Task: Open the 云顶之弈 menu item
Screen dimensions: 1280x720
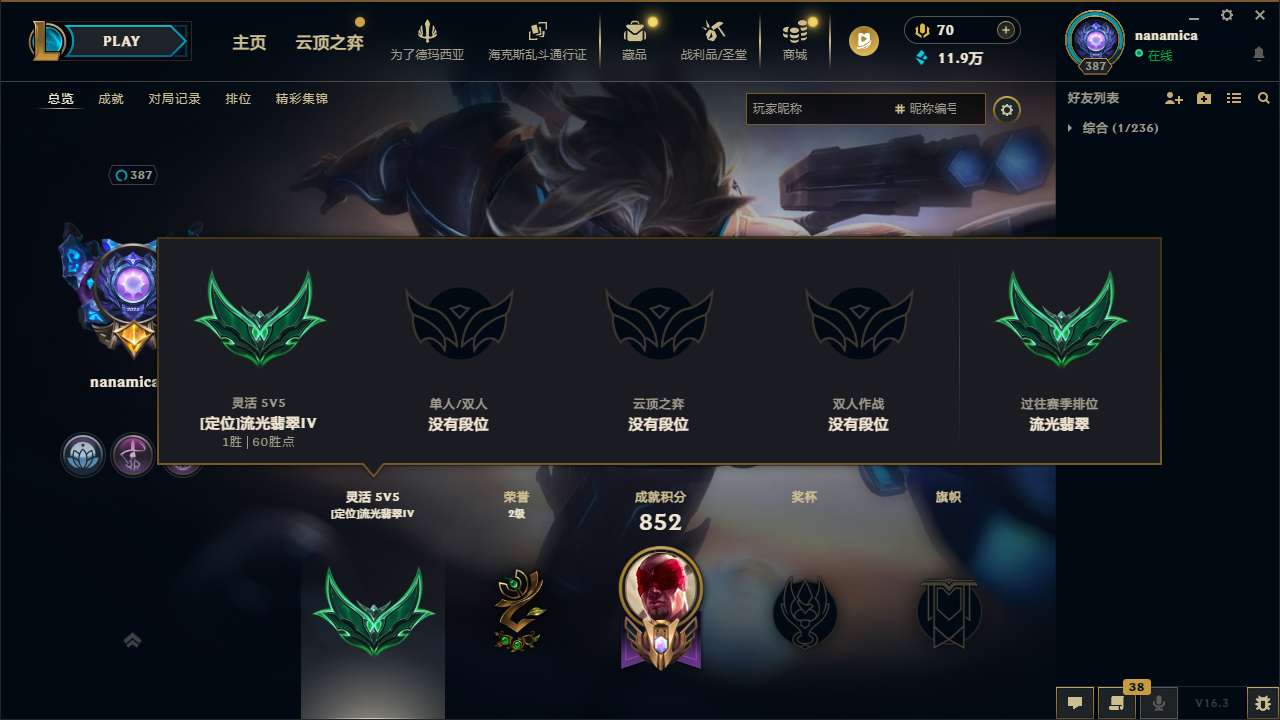Action: pyautogui.click(x=328, y=43)
